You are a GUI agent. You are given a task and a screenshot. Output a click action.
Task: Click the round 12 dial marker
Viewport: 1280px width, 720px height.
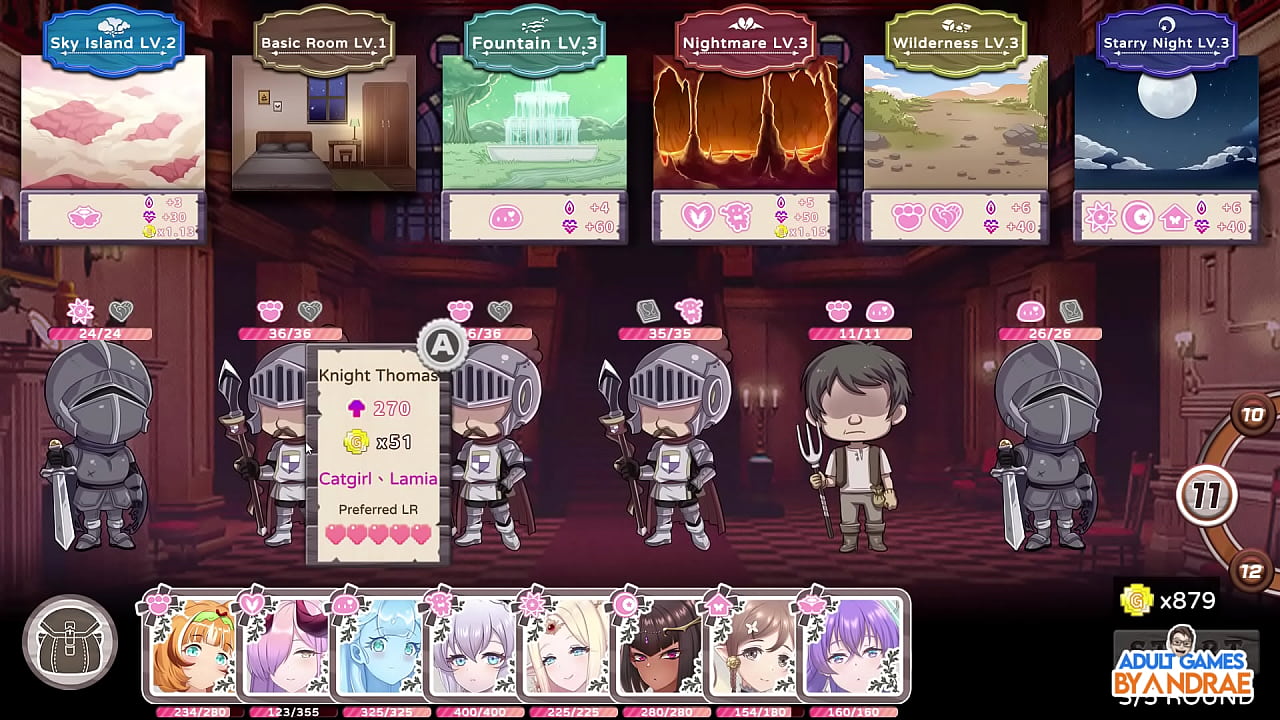(x=1251, y=572)
